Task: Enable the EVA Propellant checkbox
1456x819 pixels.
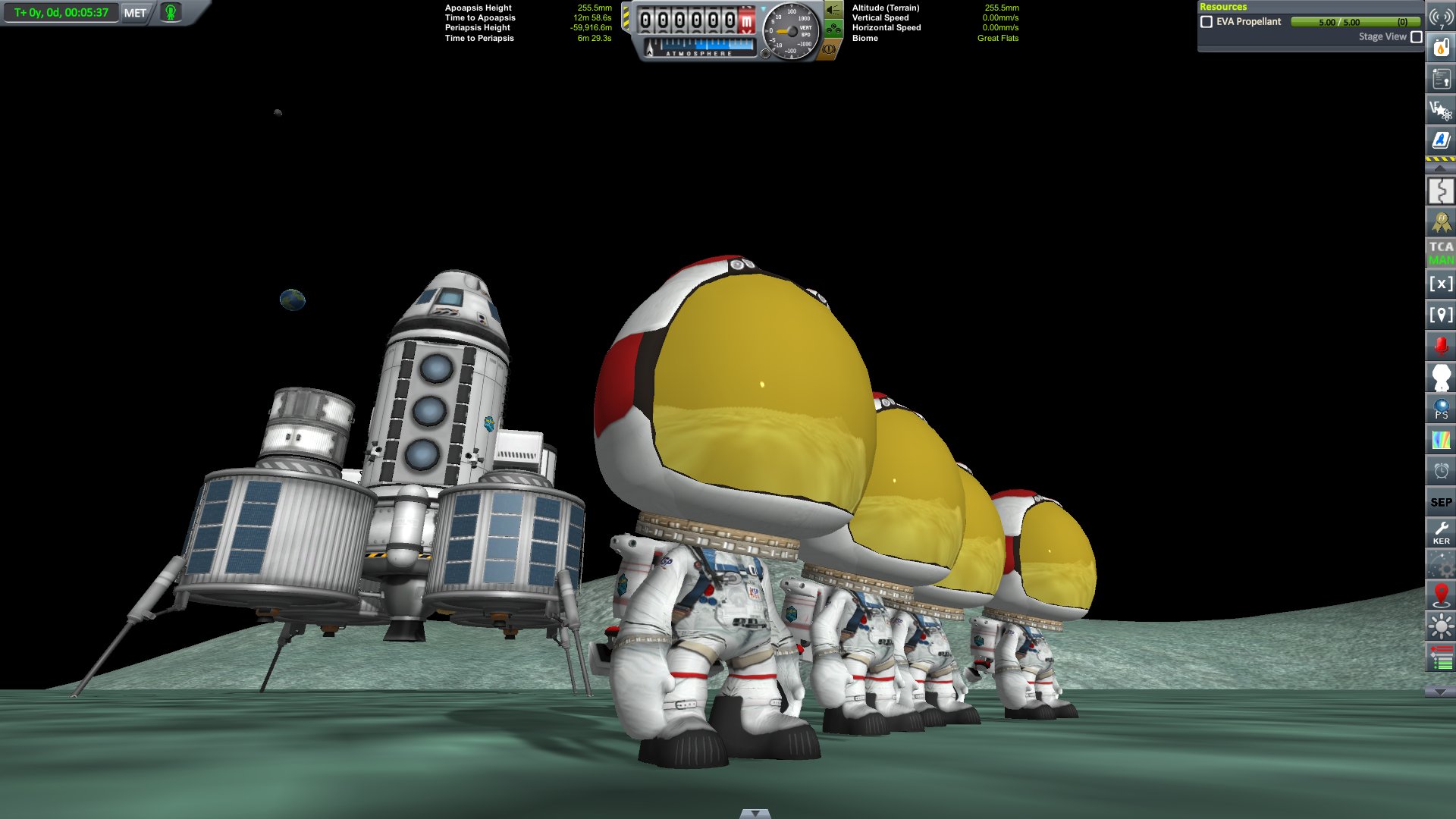Action: point(1207,22)
